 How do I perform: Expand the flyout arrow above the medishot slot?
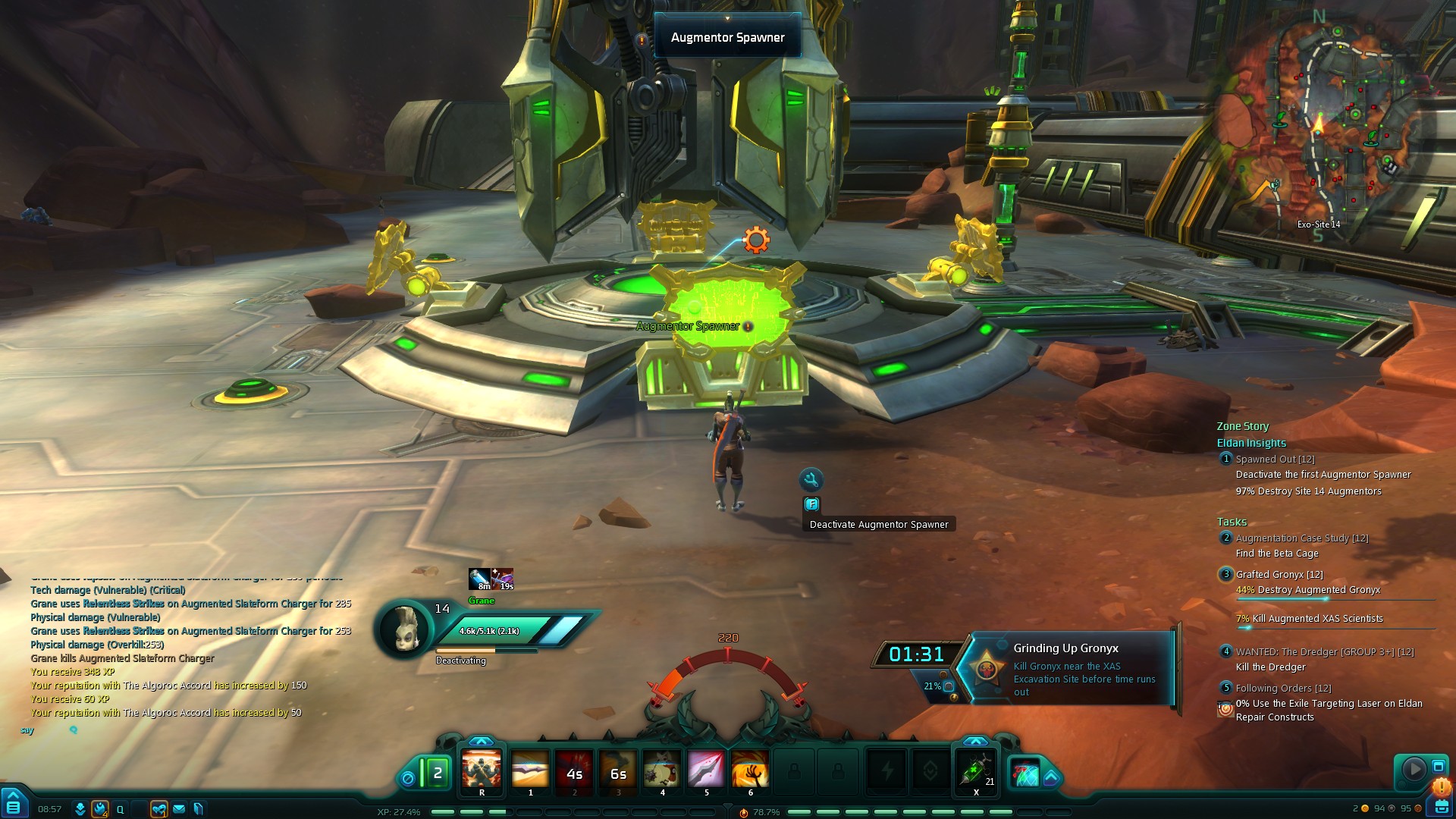[975, 741]
